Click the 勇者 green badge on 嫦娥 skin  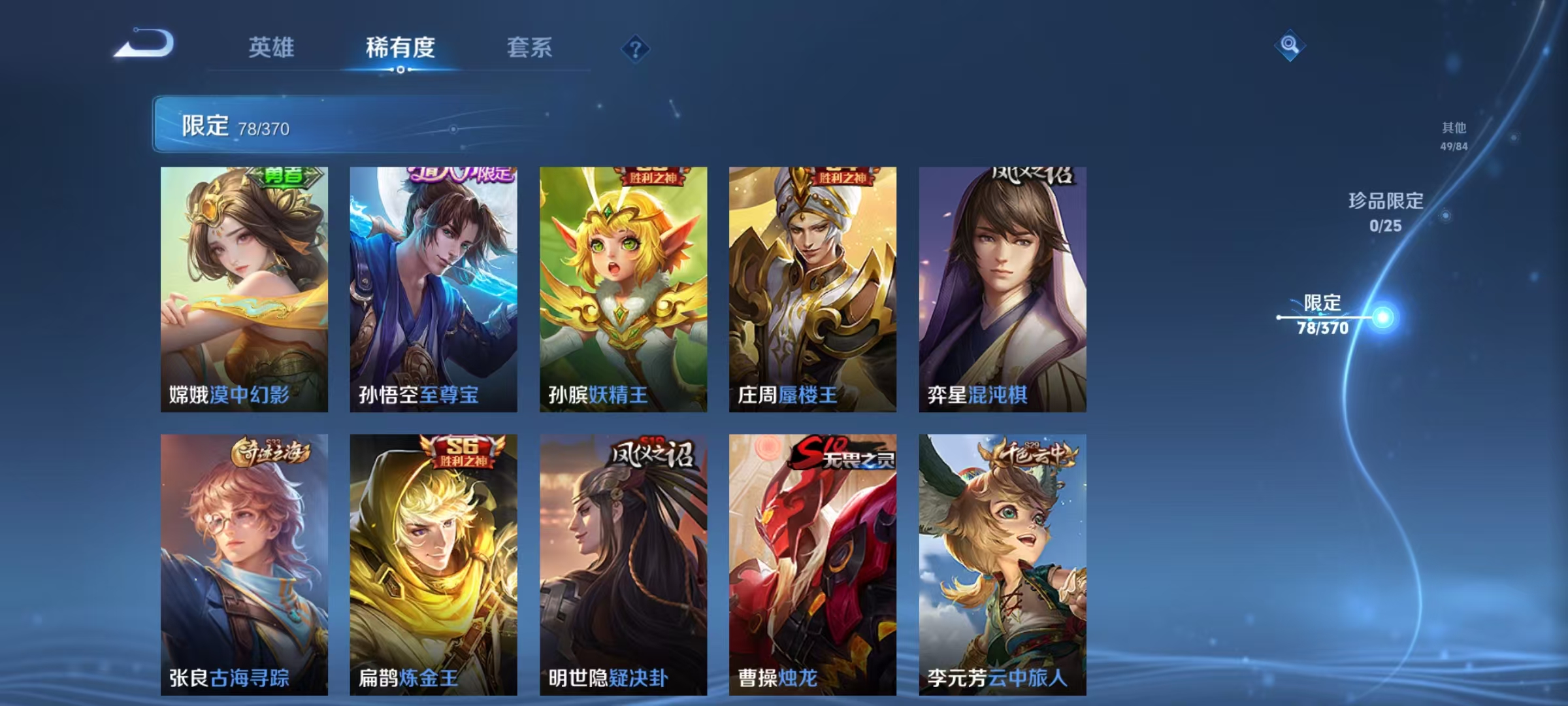pyautogui.click(x=285, y=174)
